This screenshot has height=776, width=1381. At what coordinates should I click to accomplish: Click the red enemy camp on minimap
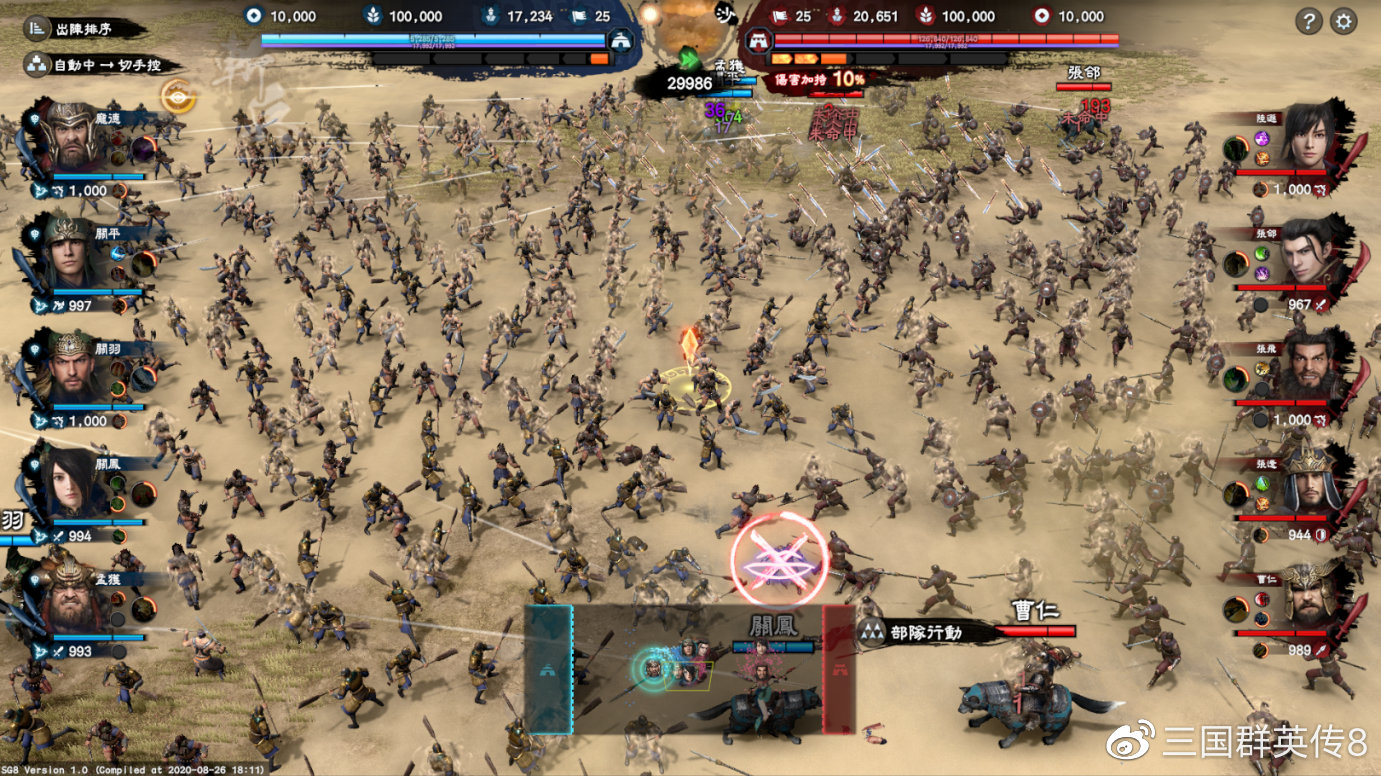tap(838, 668)
